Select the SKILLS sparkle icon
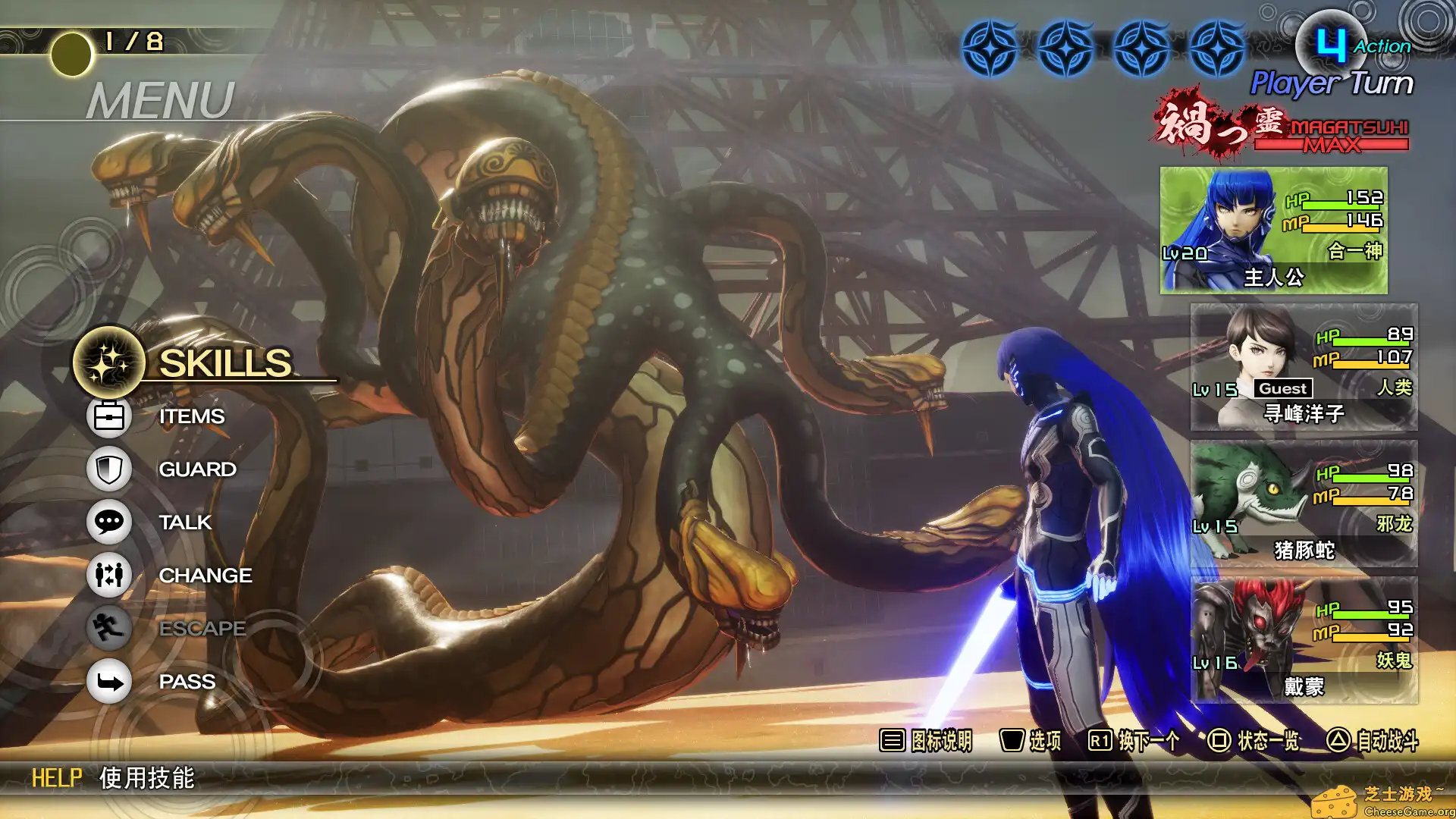Screen dimensions: 1456x819 point(108,363)
